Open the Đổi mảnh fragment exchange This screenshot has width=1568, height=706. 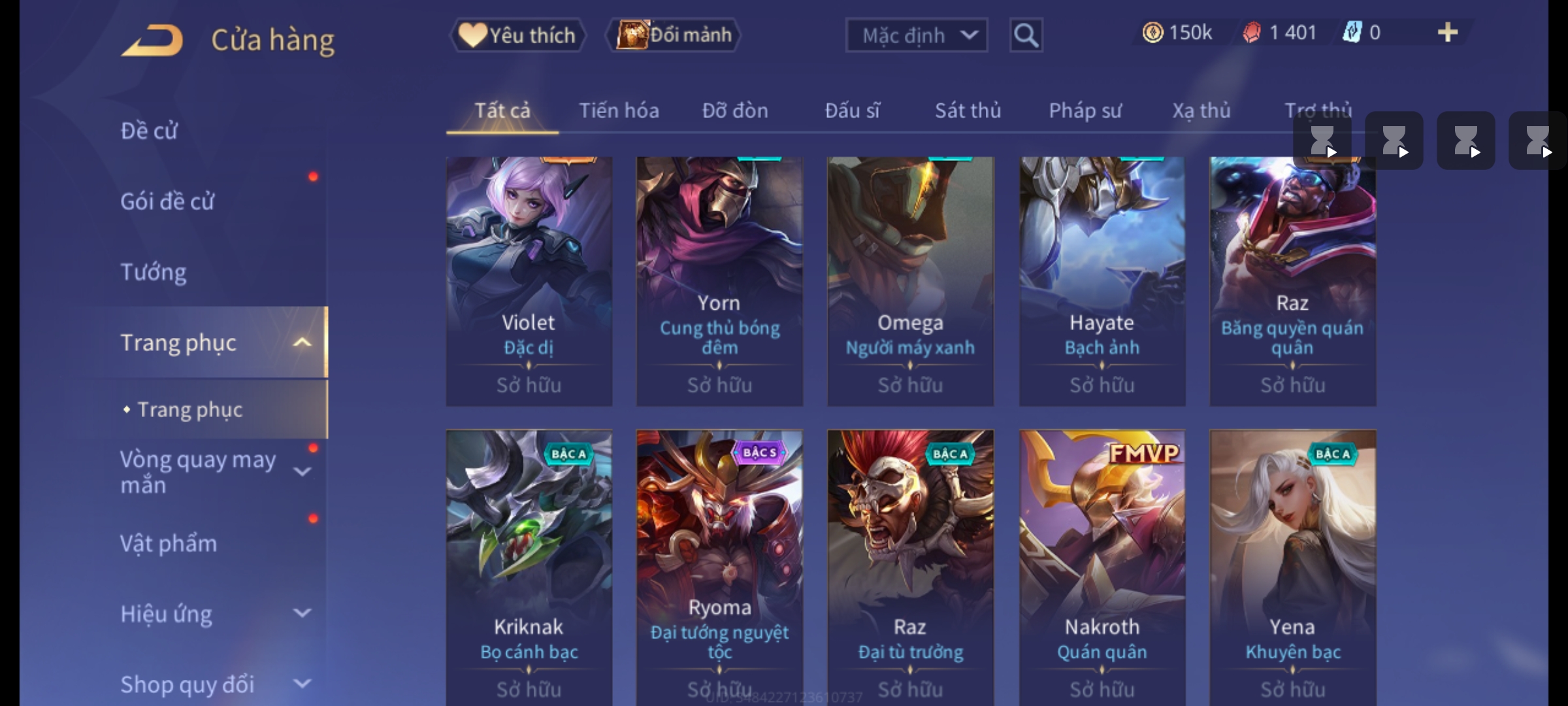(674, 35)
